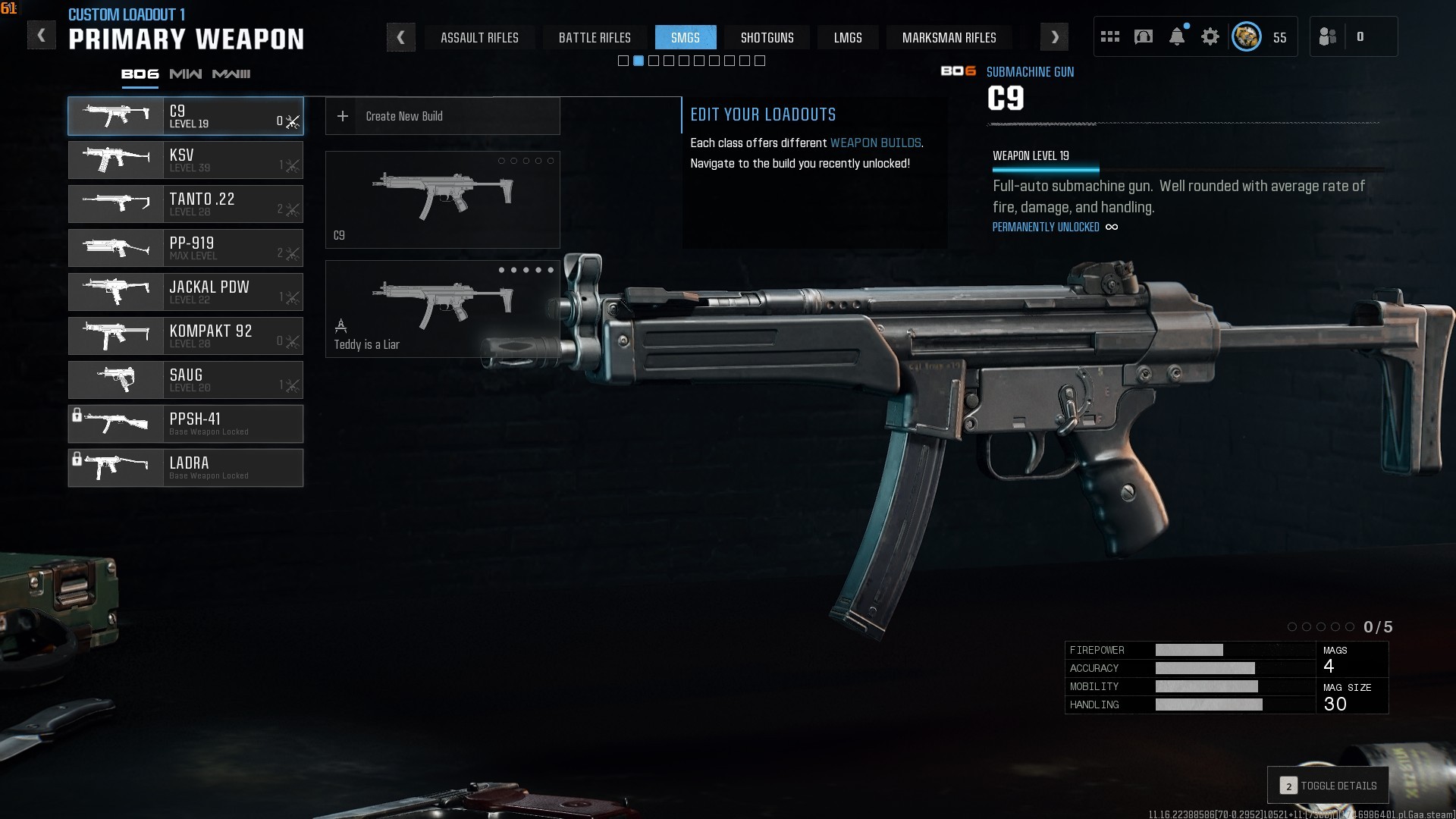Viewport: 1456px width, 819px height.
Task: Select the Shotguns tab
Action: coord(767,38)
